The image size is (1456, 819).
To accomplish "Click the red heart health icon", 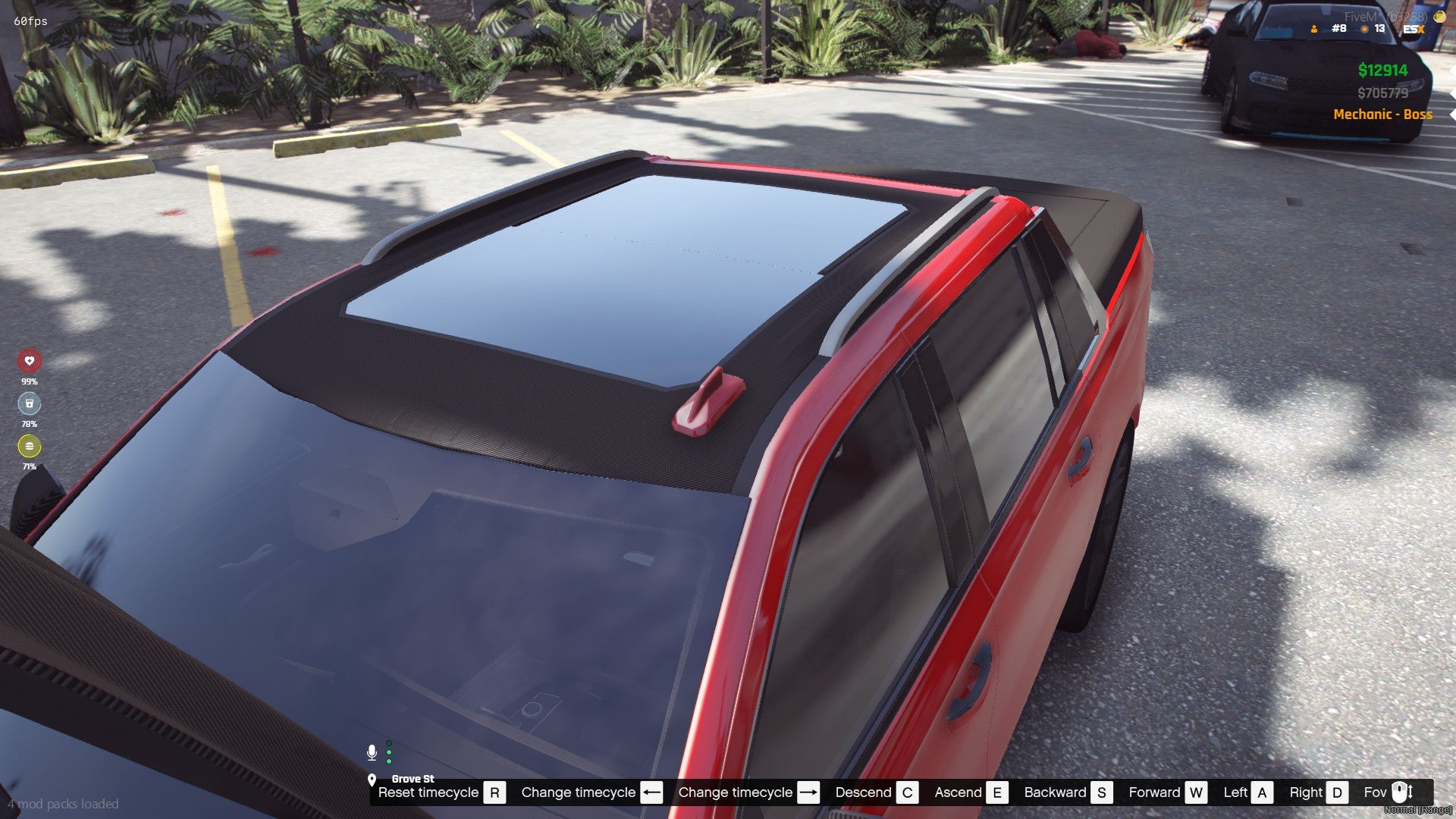I will [x=30, y=361].
